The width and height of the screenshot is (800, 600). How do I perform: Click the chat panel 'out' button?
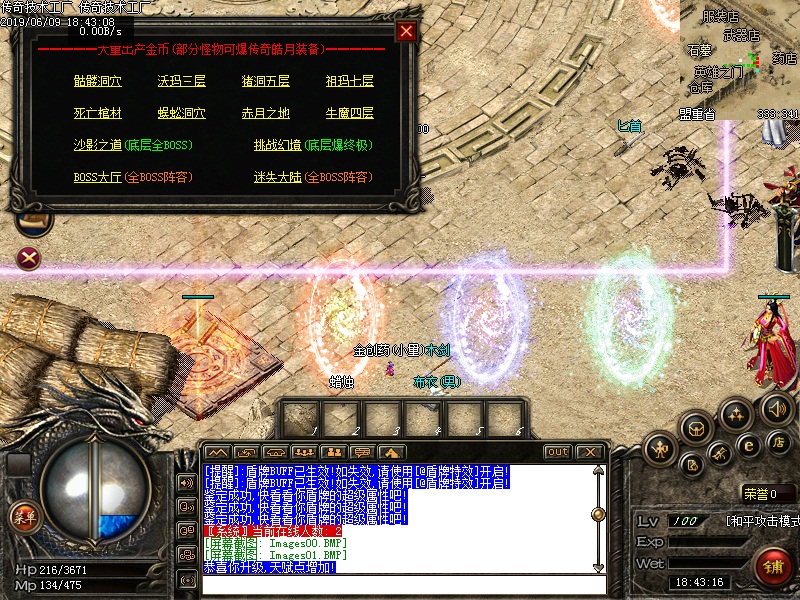(x=557, y=452)
